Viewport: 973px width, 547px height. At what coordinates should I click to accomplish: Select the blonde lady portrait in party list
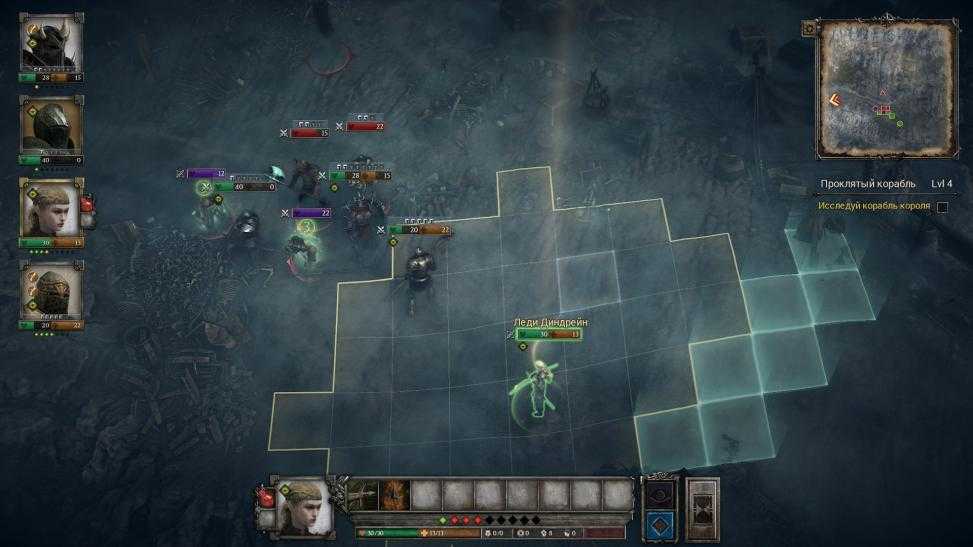pos(51,208)
